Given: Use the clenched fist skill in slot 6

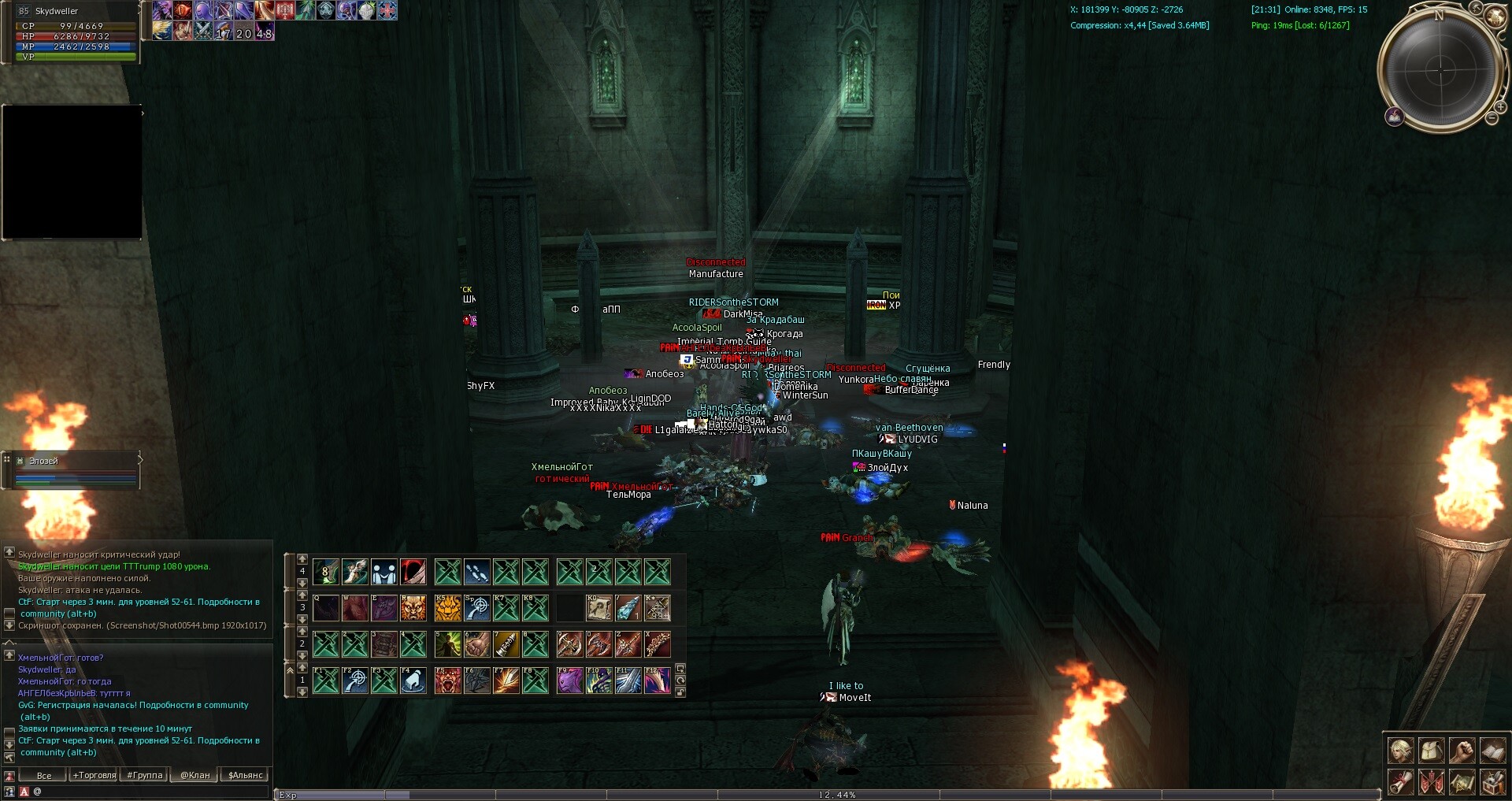Looking at the screenshot, I should tap(477, 644).
